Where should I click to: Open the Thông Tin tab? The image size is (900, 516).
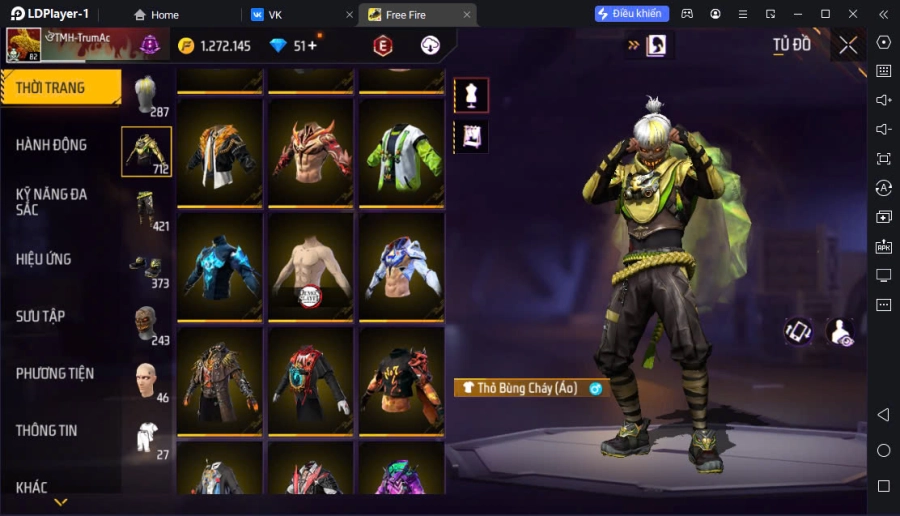tap(47, 430)
